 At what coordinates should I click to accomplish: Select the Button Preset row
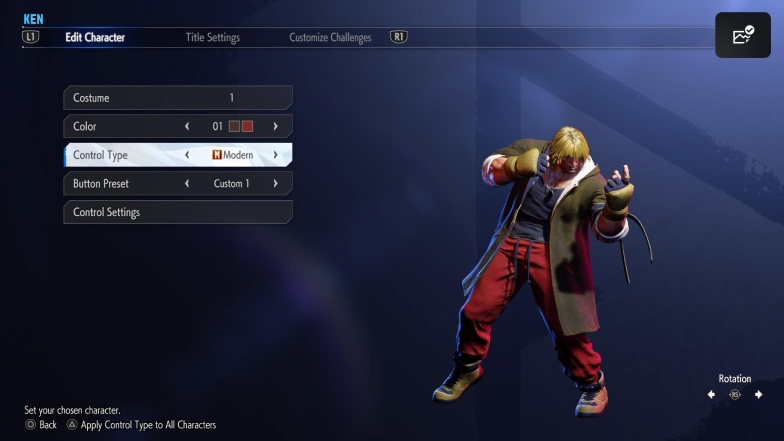coord(101,184)
